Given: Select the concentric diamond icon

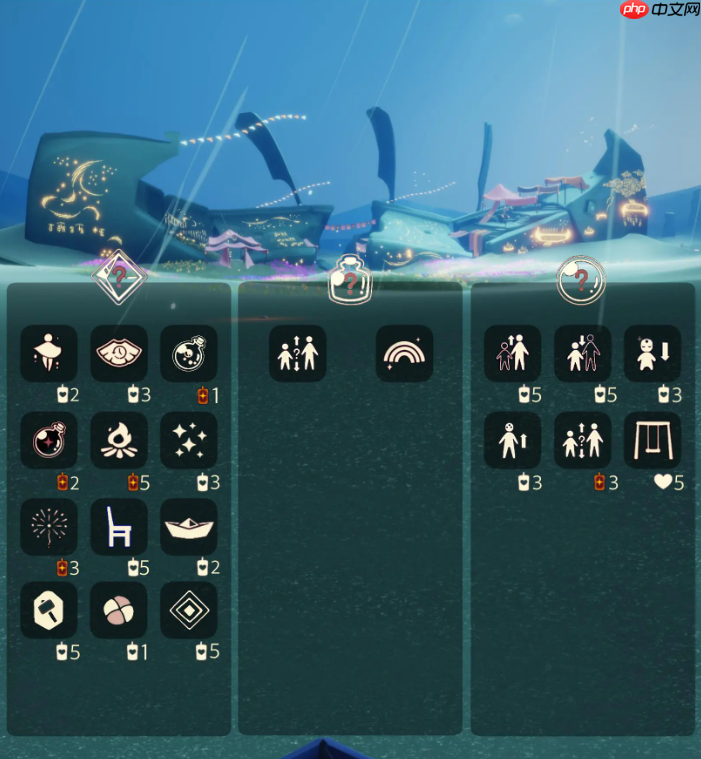Looking at the screenshot, I should coord(189,611).
